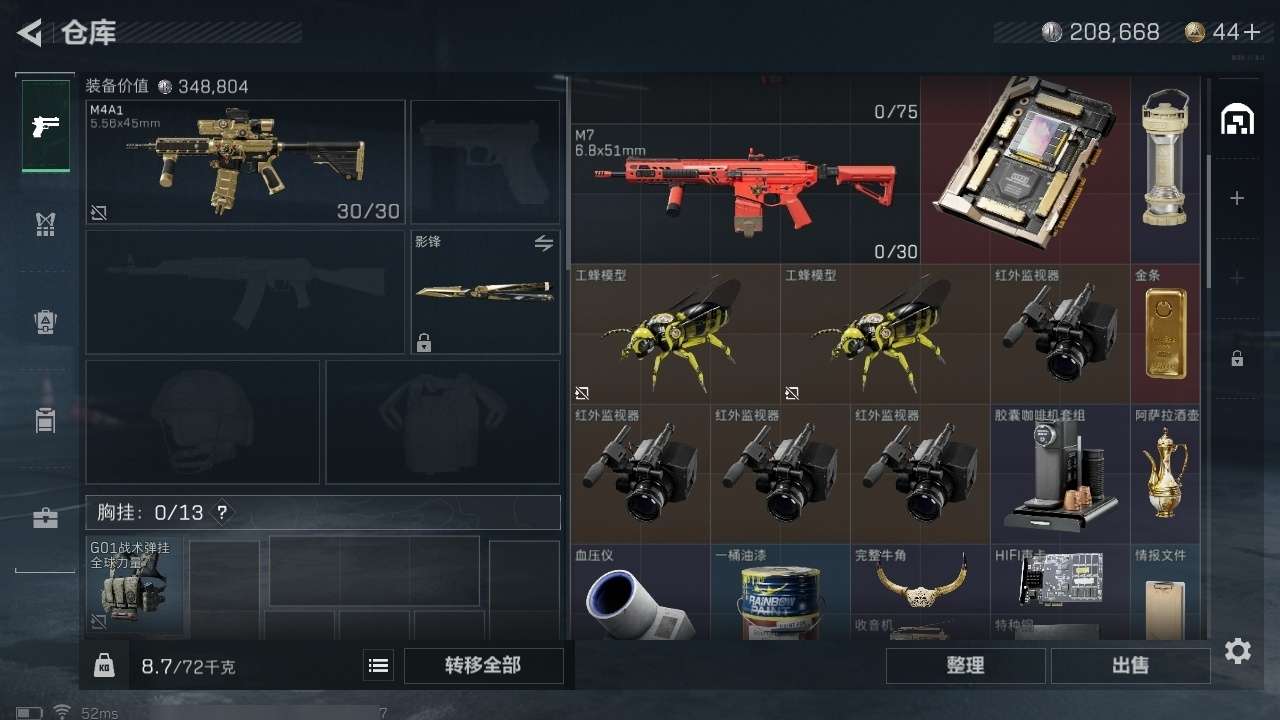The width and height of the screenshot is (1280, 720).
Task: Switch to the weapons pistol tab
Action: click(x=46, y=126)
